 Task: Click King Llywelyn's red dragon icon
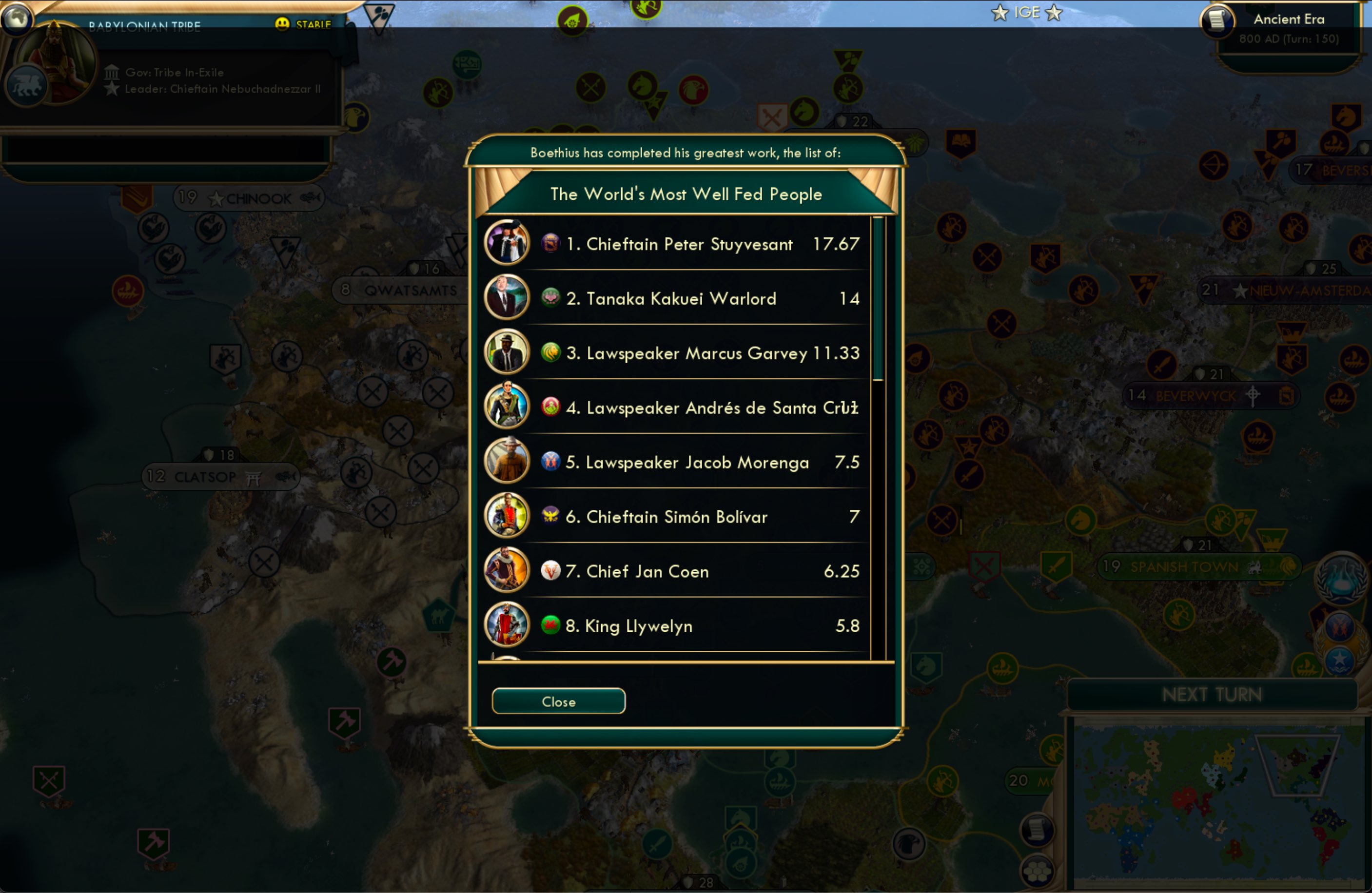[x=552, y=625]
